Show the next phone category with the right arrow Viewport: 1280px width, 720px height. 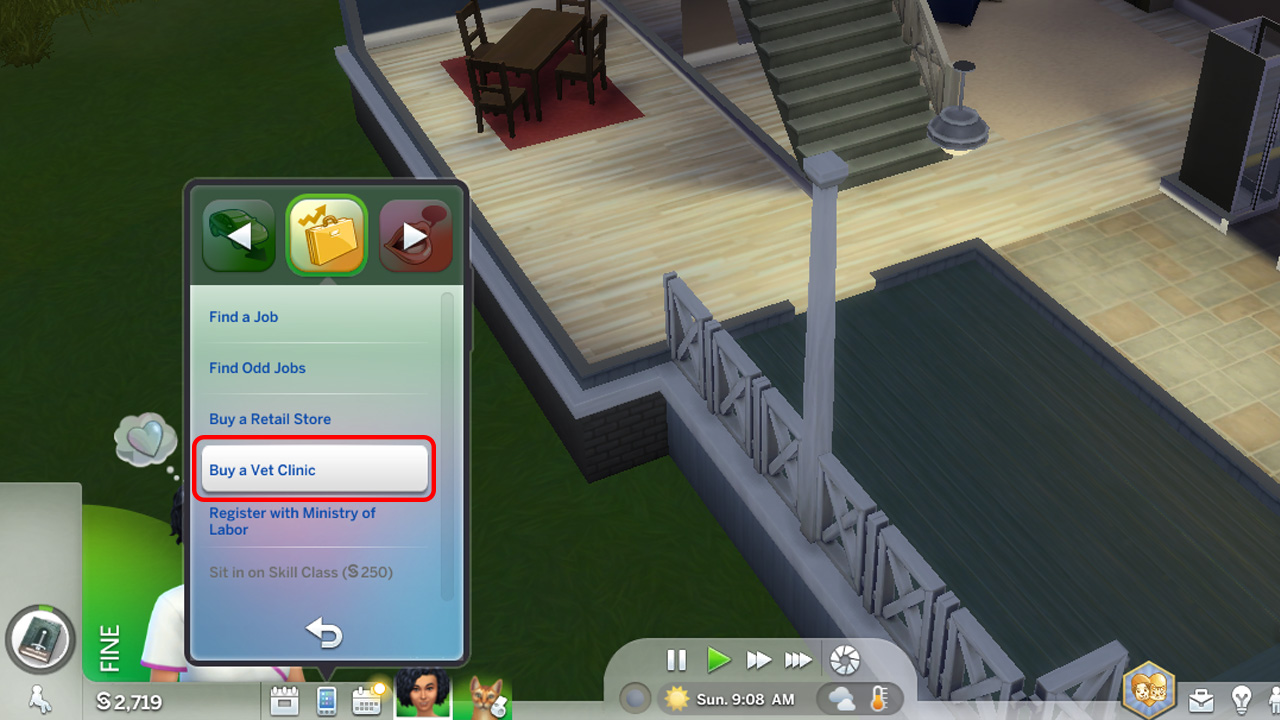coord(416,236)
